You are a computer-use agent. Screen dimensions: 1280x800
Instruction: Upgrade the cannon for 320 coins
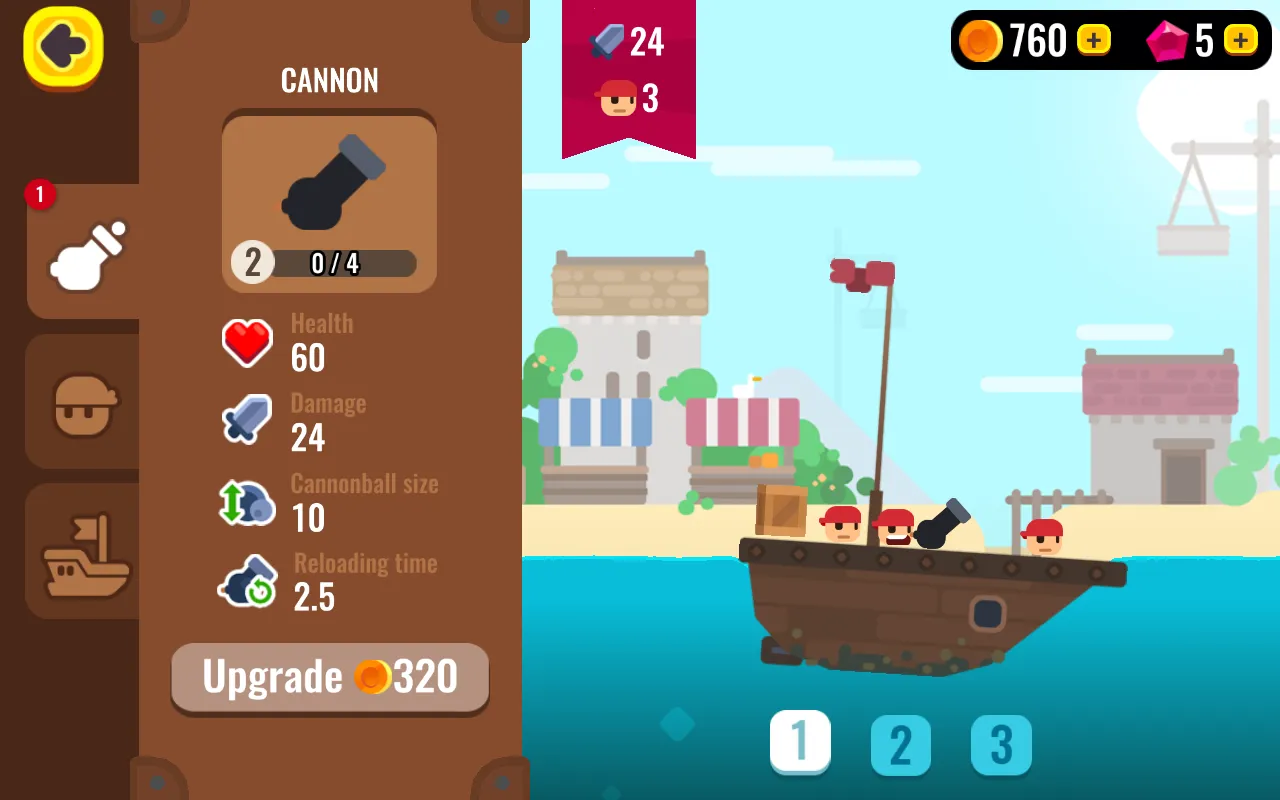(x=330, y=677)
